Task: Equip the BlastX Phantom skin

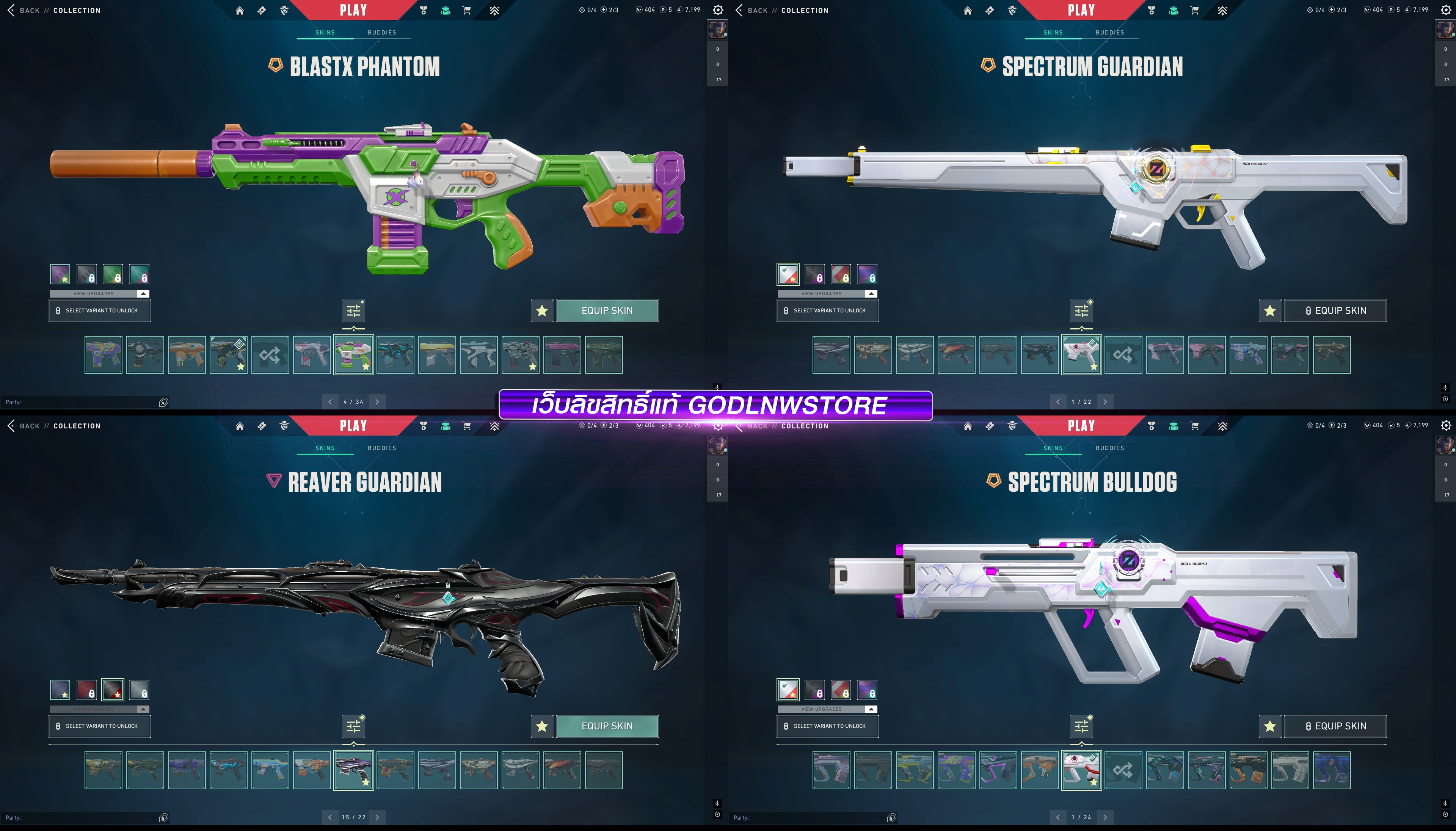Action: tap(607, 310)
